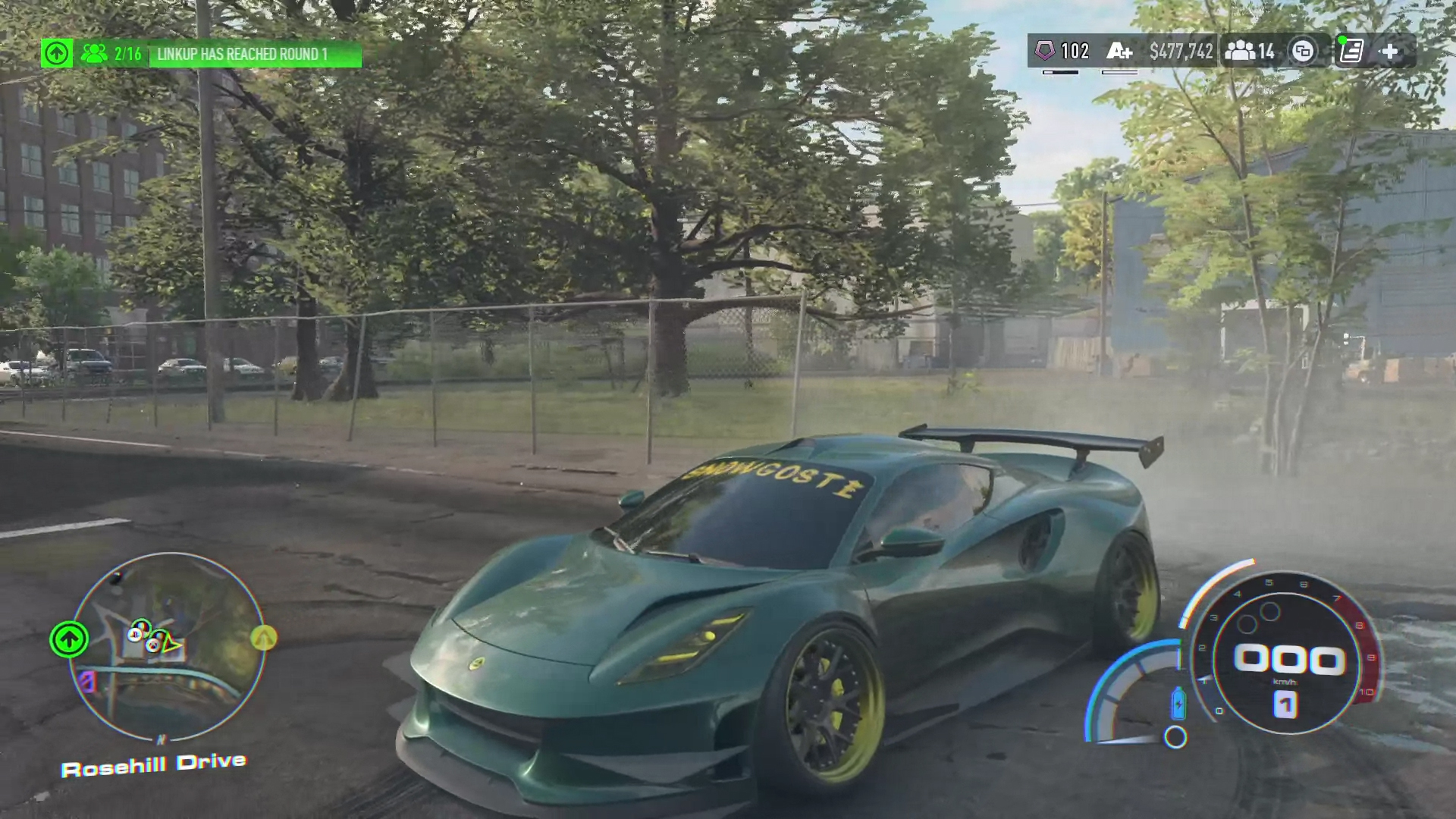This screenshot has height=819, width=1456.
Task: Click the green Linkup arrow icon in the top banner
Action: (x=57, y=54)
